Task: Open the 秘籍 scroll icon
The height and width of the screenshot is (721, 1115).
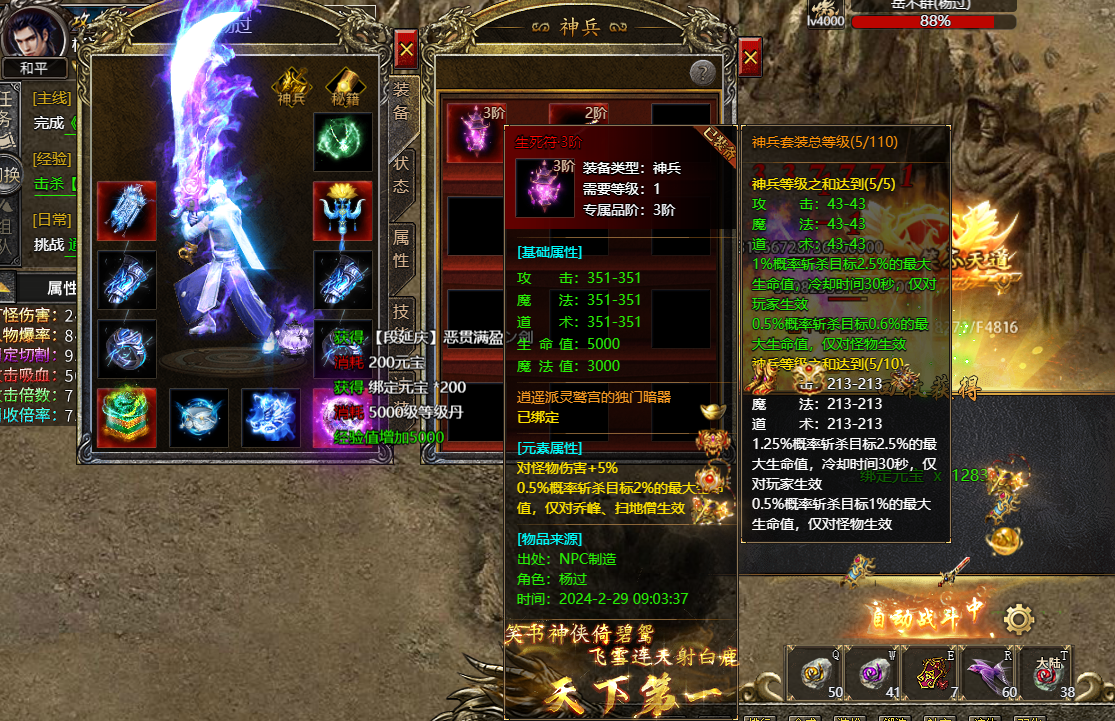Action: [x=344, y=83]
